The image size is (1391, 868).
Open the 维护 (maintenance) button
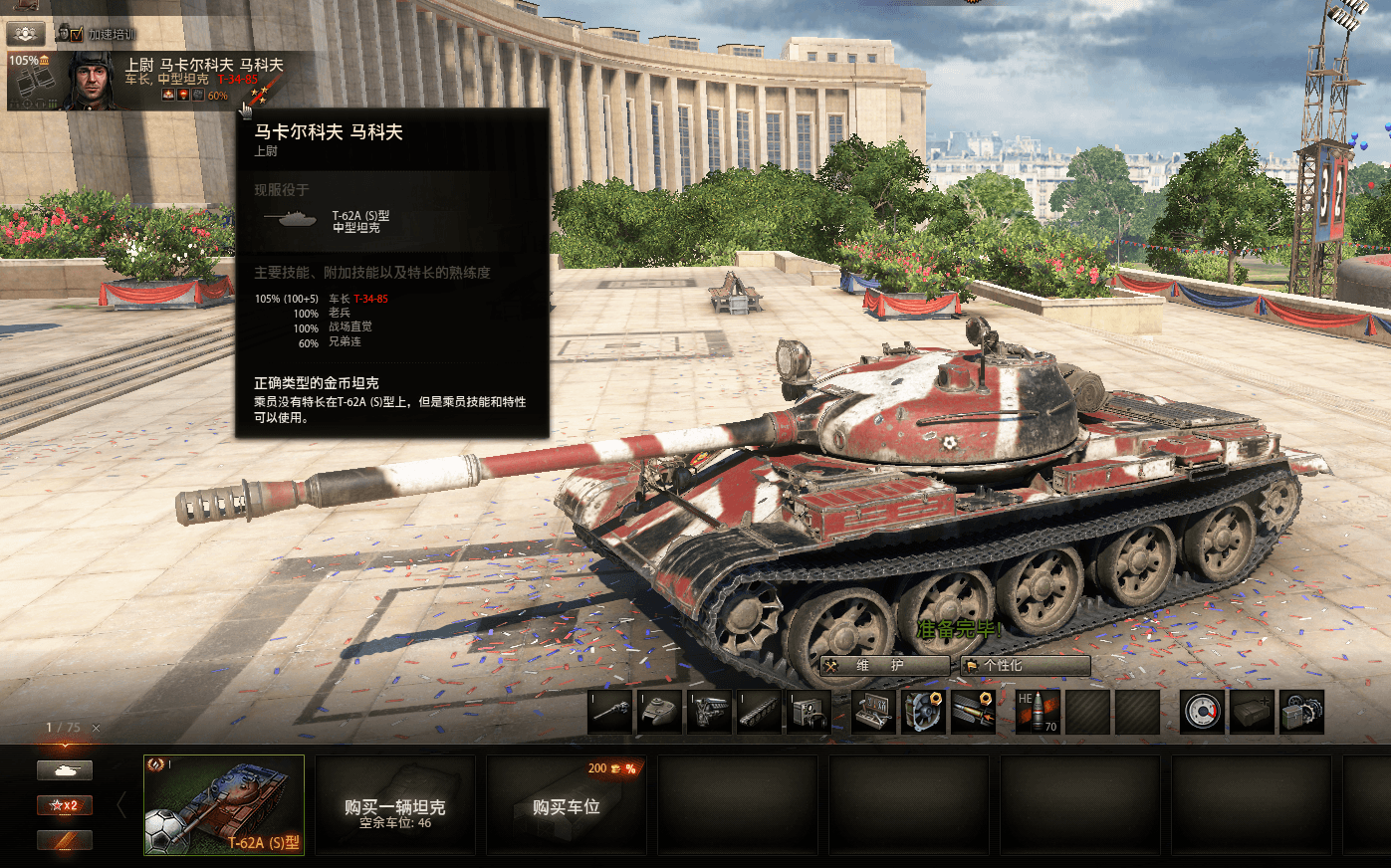coord(883,665)
